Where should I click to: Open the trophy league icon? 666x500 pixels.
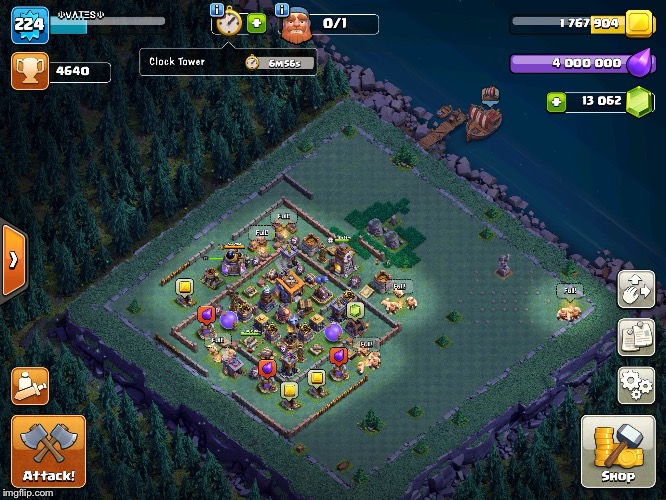[28, 70]
